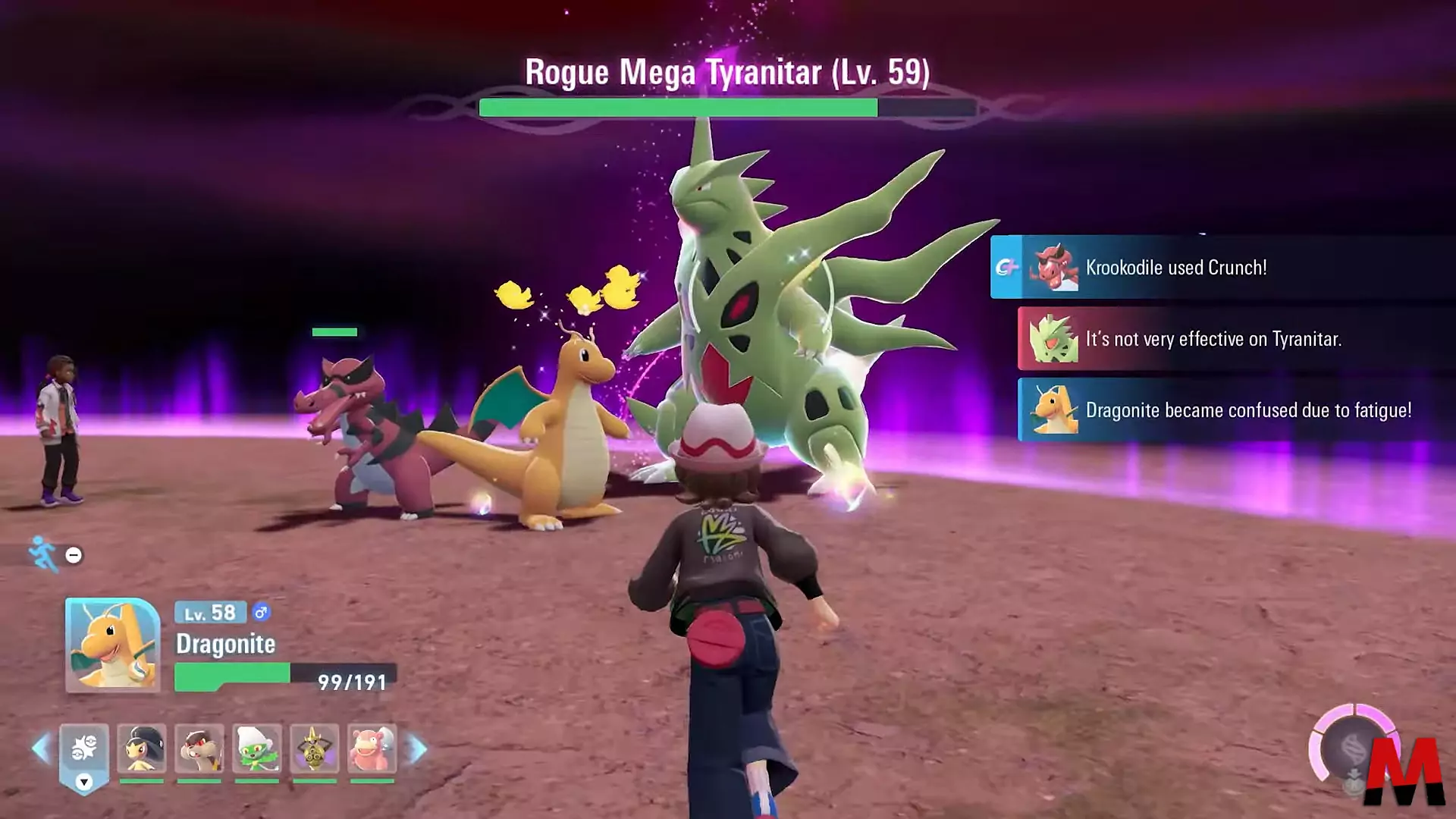Viewport: 1456px width, 819px height.
Task: Select the Roserade party slot
Action: point(257,749)
